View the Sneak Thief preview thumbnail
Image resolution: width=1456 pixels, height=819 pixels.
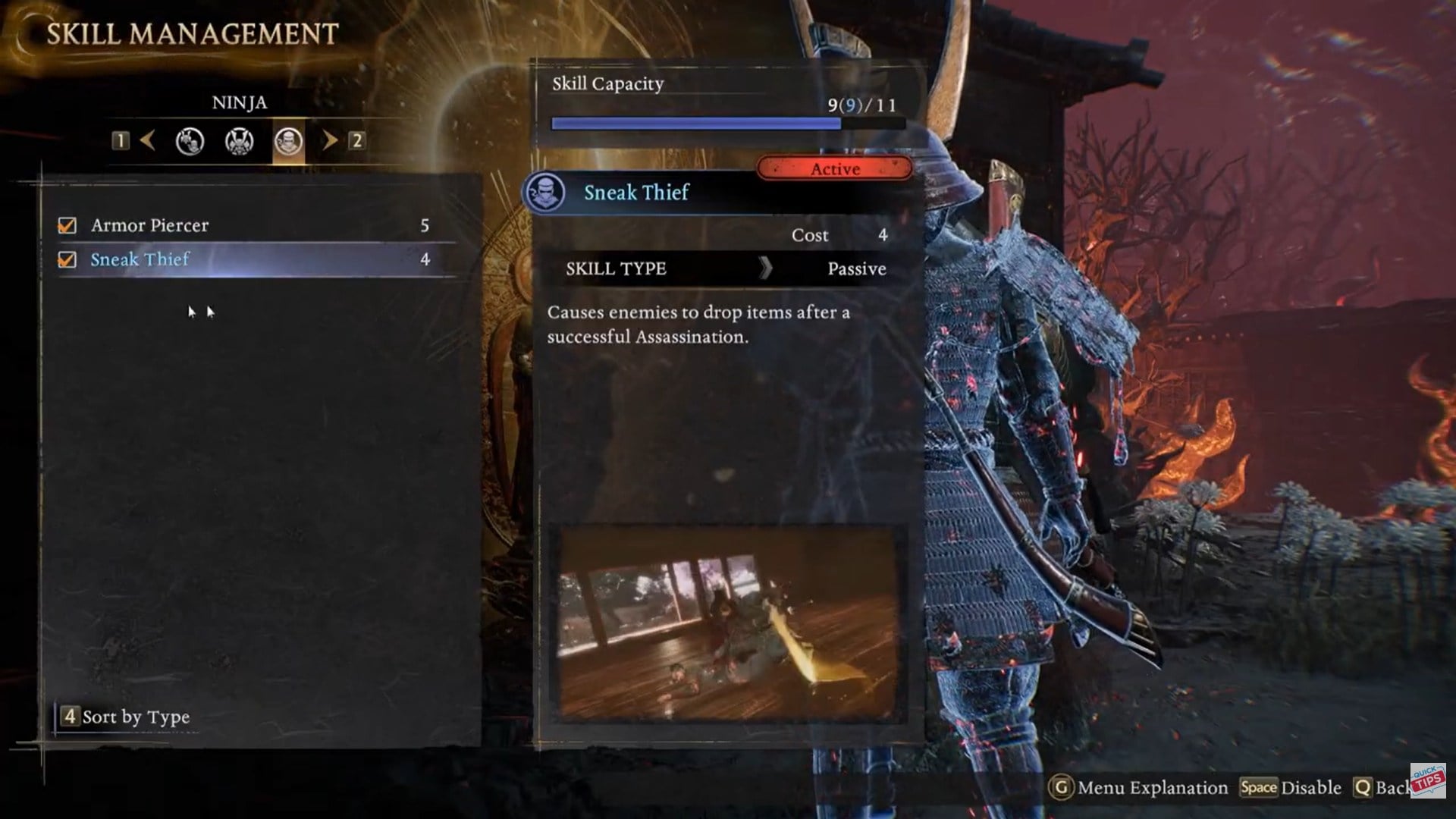[726, 623]
